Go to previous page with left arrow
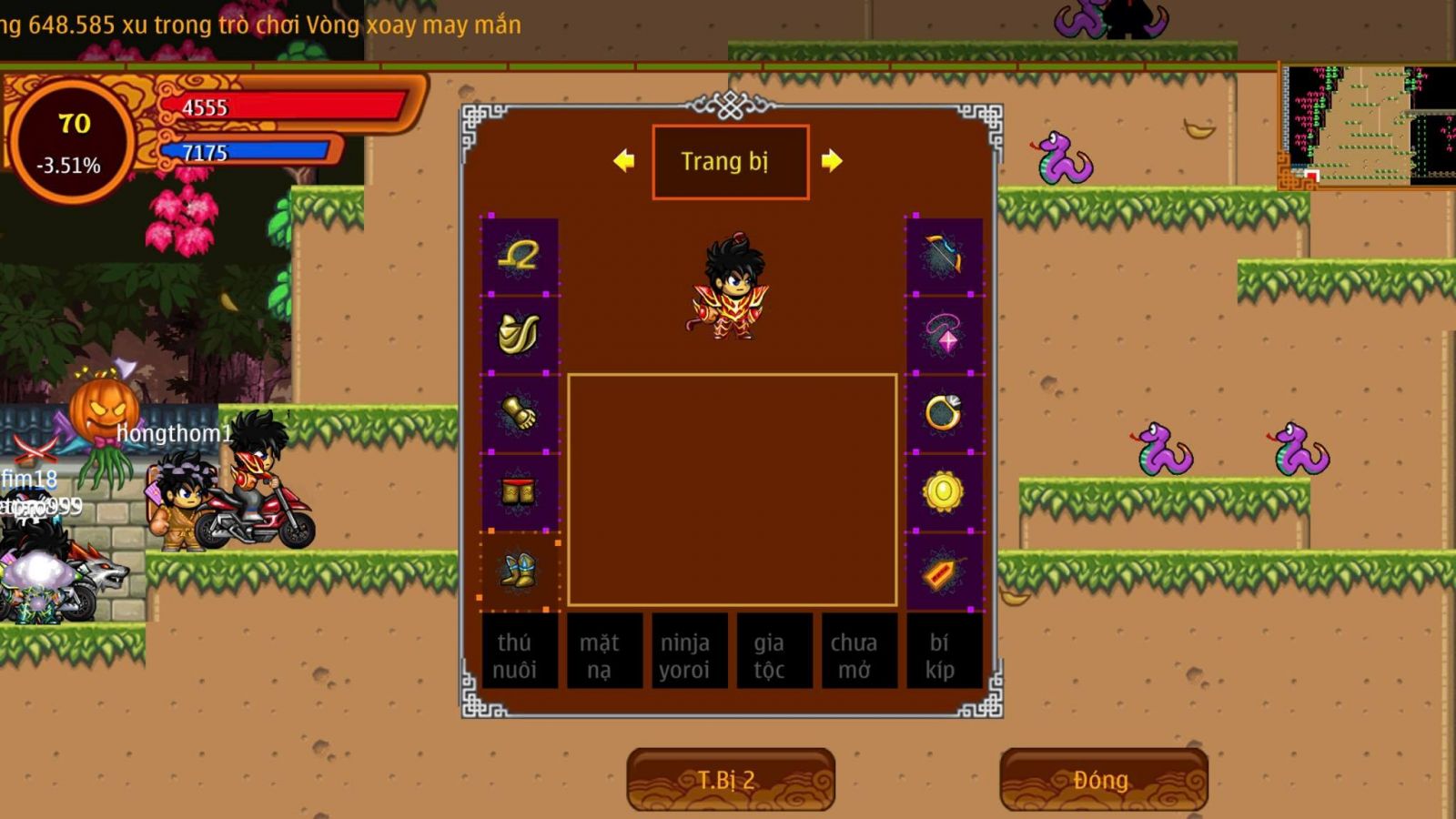The width and height of the screenshot is (1456, 819). pos(624,161)
